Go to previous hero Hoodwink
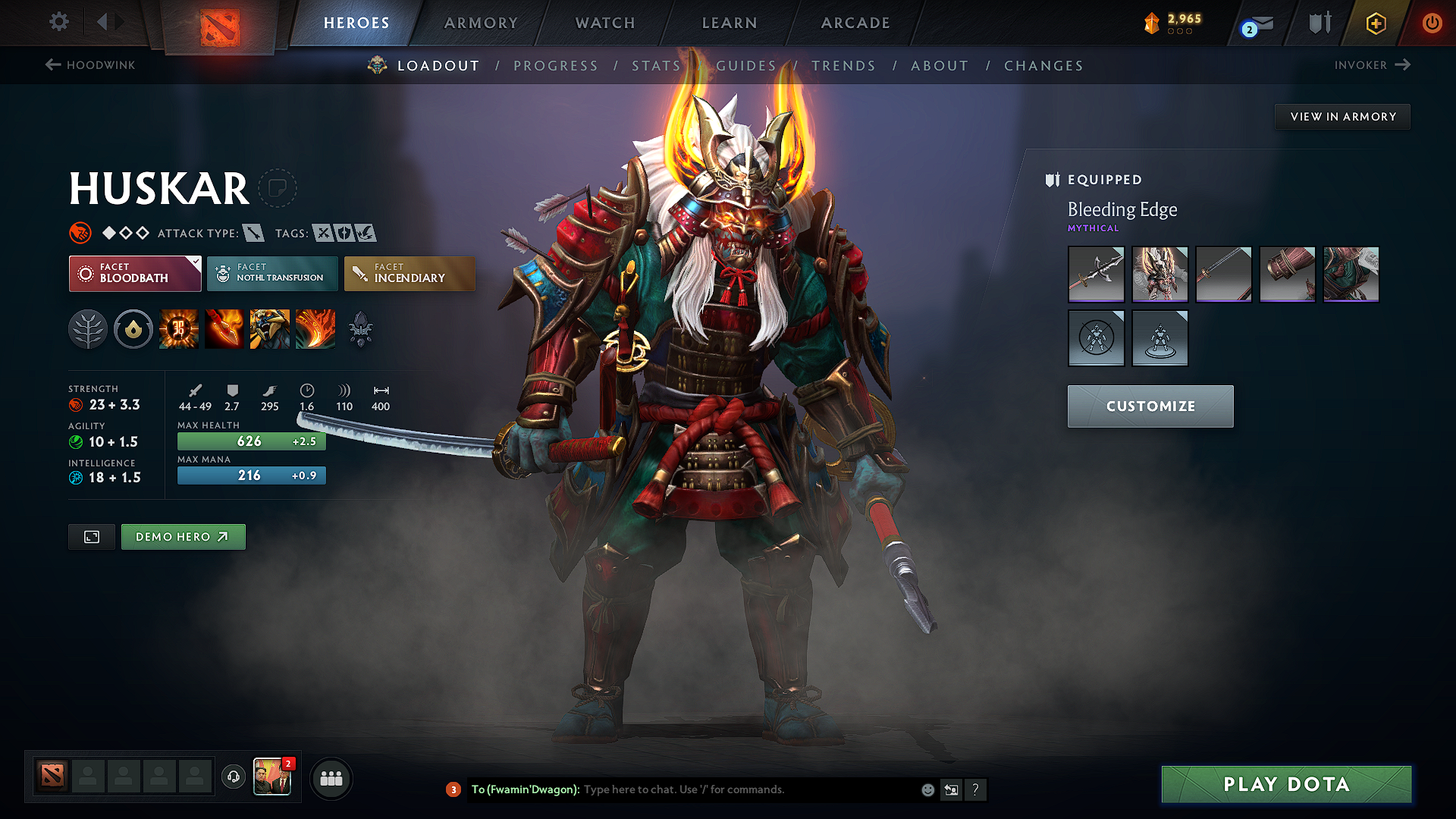1456x819 pixels. pos(90,65)
